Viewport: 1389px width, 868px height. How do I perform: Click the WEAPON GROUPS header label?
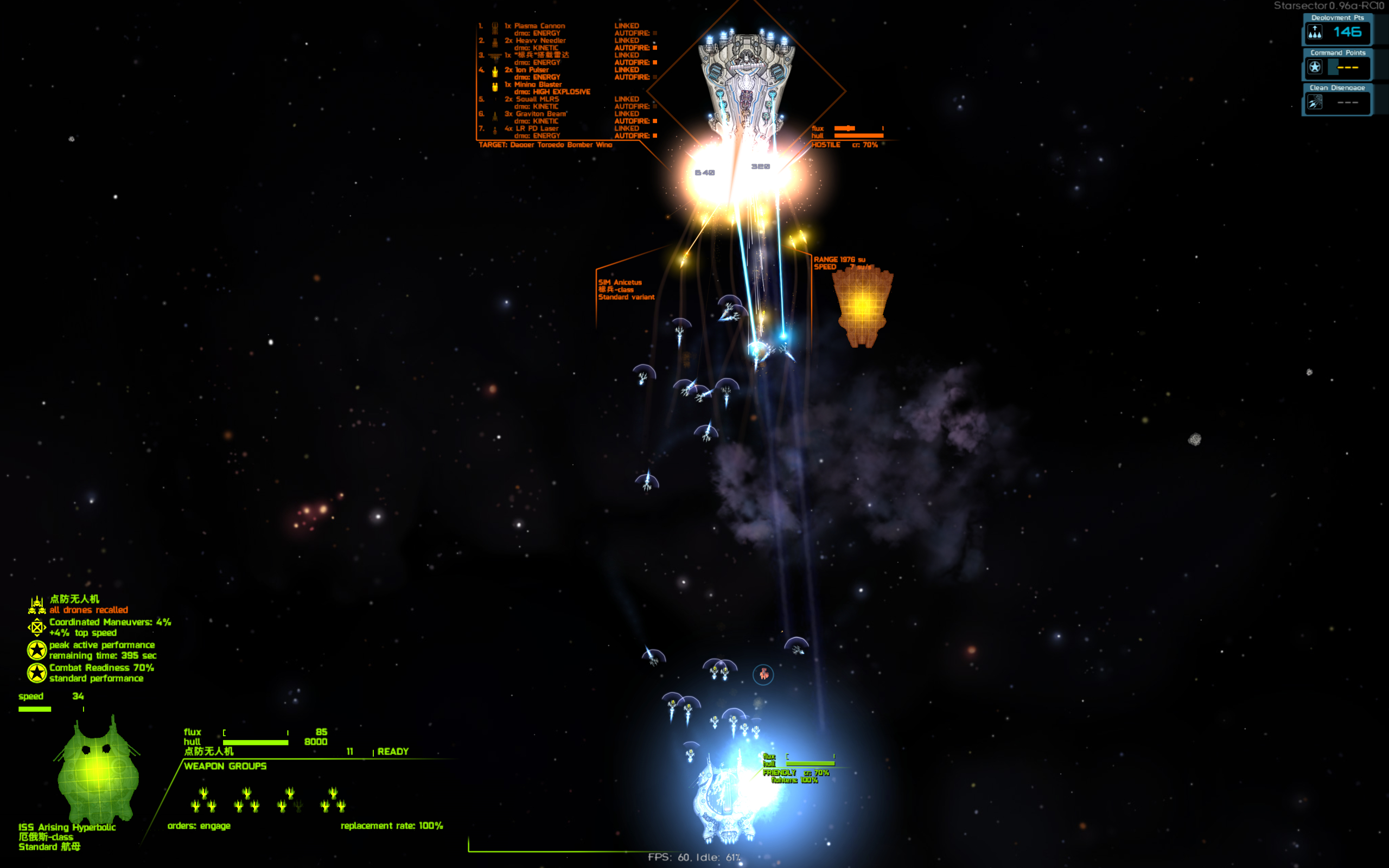tap(225, 766)
